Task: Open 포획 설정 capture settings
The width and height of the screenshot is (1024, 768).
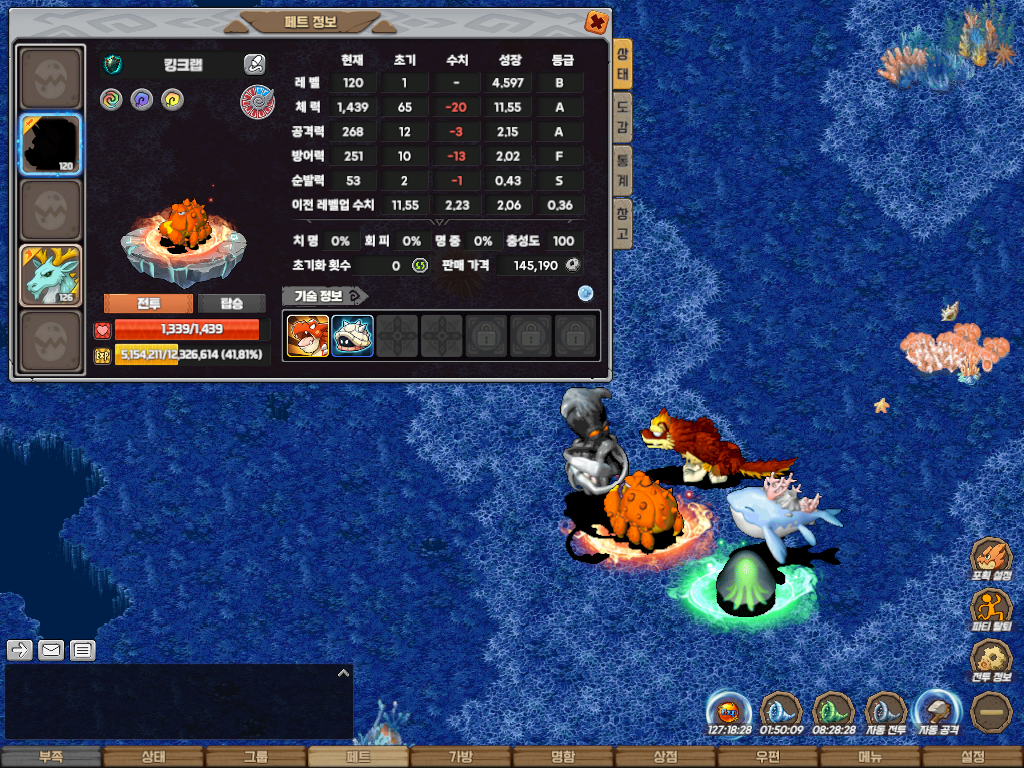Action: click(992, 558)
